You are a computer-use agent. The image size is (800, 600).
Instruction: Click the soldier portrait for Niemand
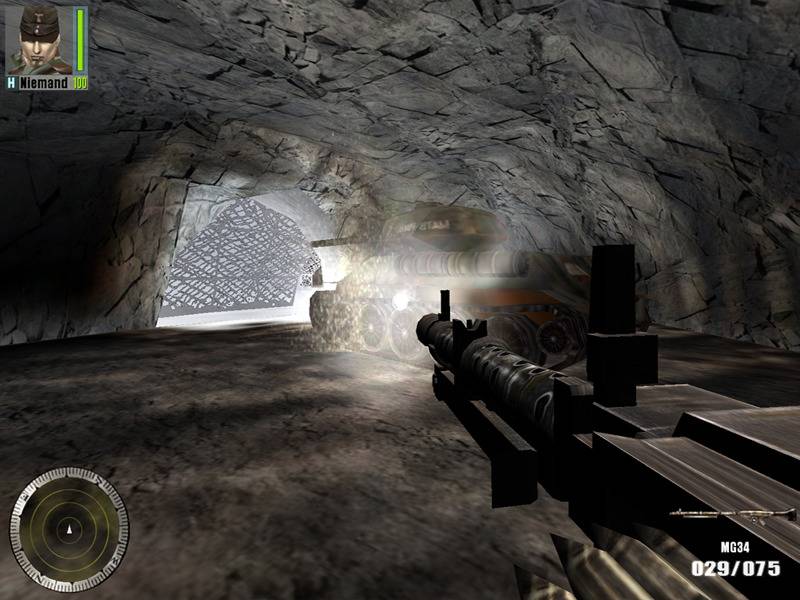[38, 40]
